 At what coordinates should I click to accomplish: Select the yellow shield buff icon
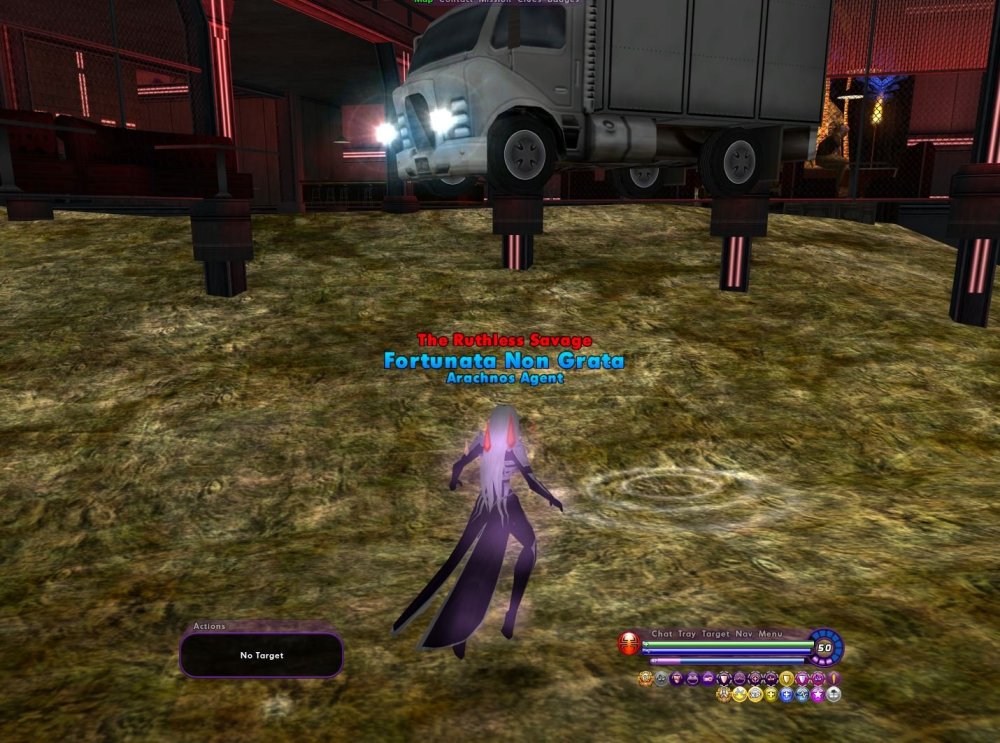787,679
